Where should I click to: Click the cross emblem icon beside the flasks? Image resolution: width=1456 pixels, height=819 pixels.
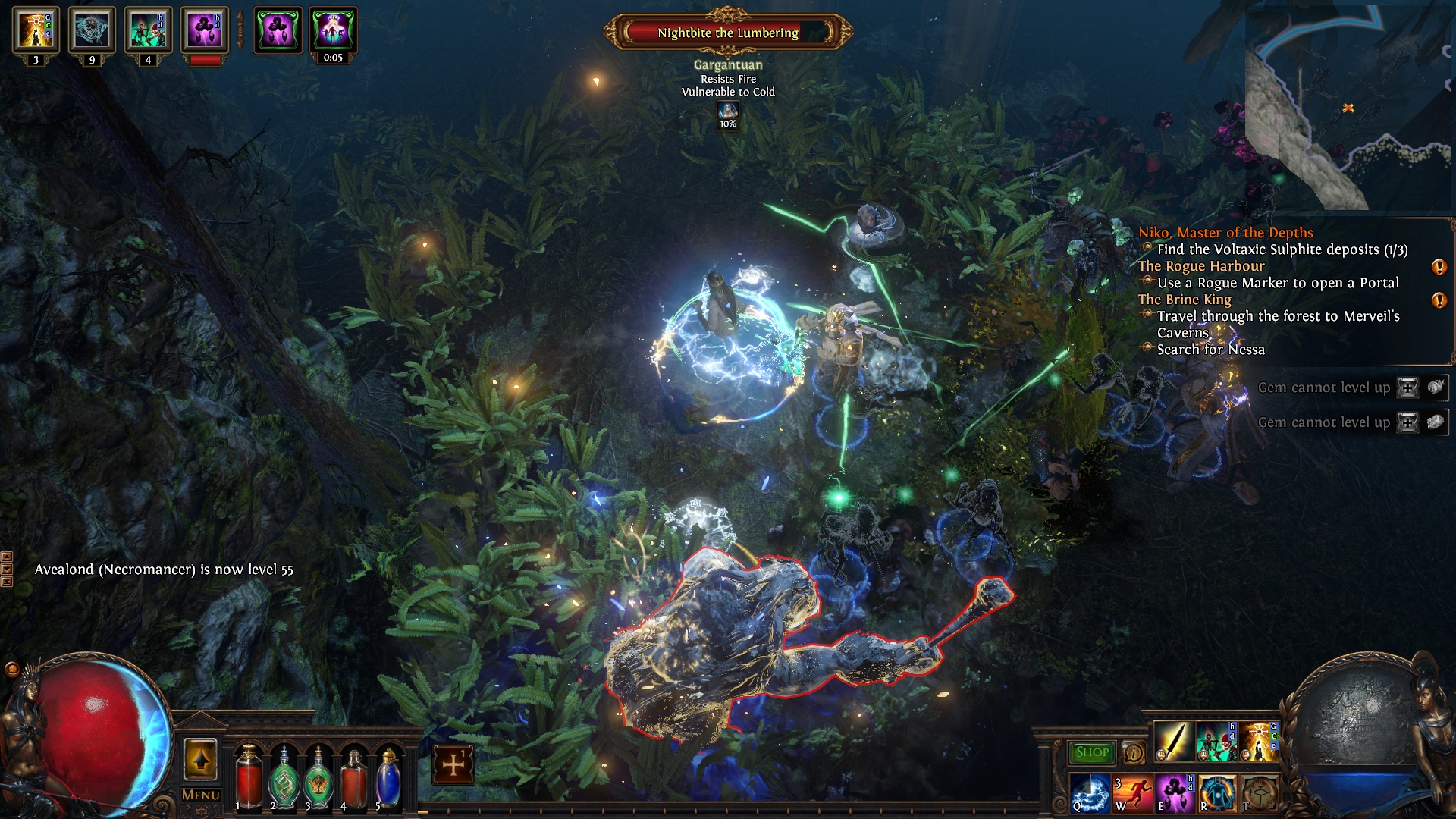[453, 764]
